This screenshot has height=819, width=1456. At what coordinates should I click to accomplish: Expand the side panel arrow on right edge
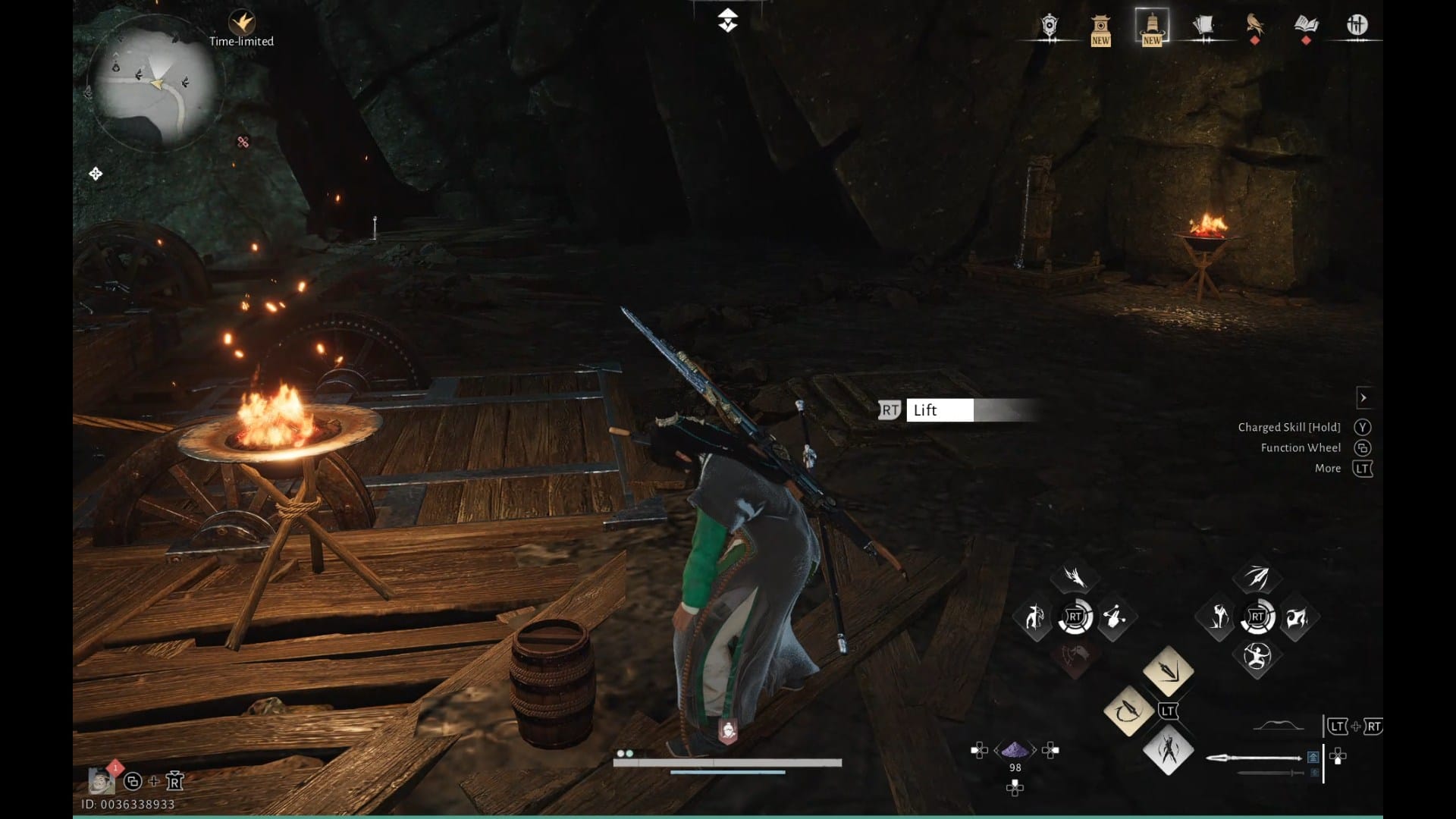pyautogui.click(x=1363, y=397)
